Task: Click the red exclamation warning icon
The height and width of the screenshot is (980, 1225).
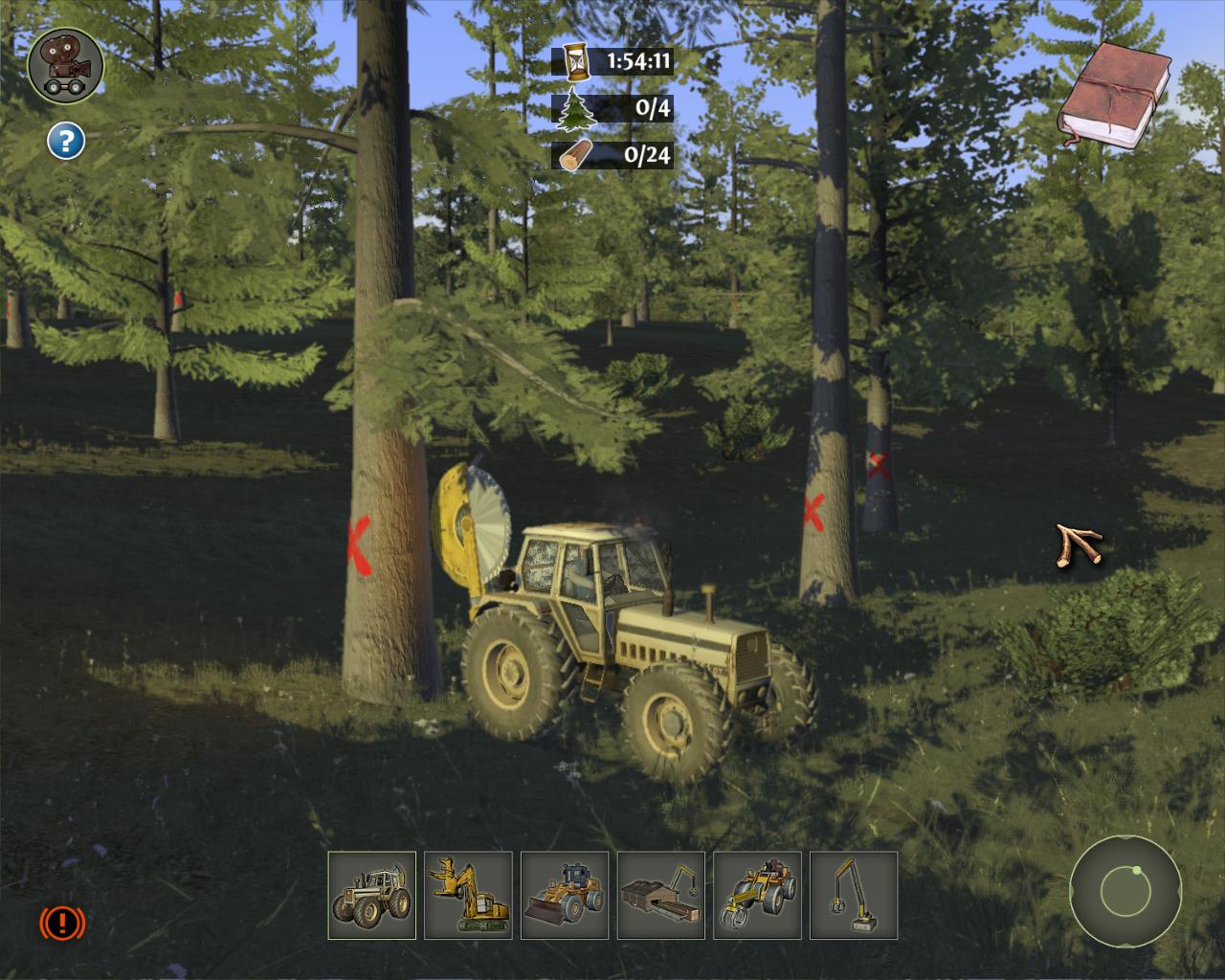Action: point(62,923)
